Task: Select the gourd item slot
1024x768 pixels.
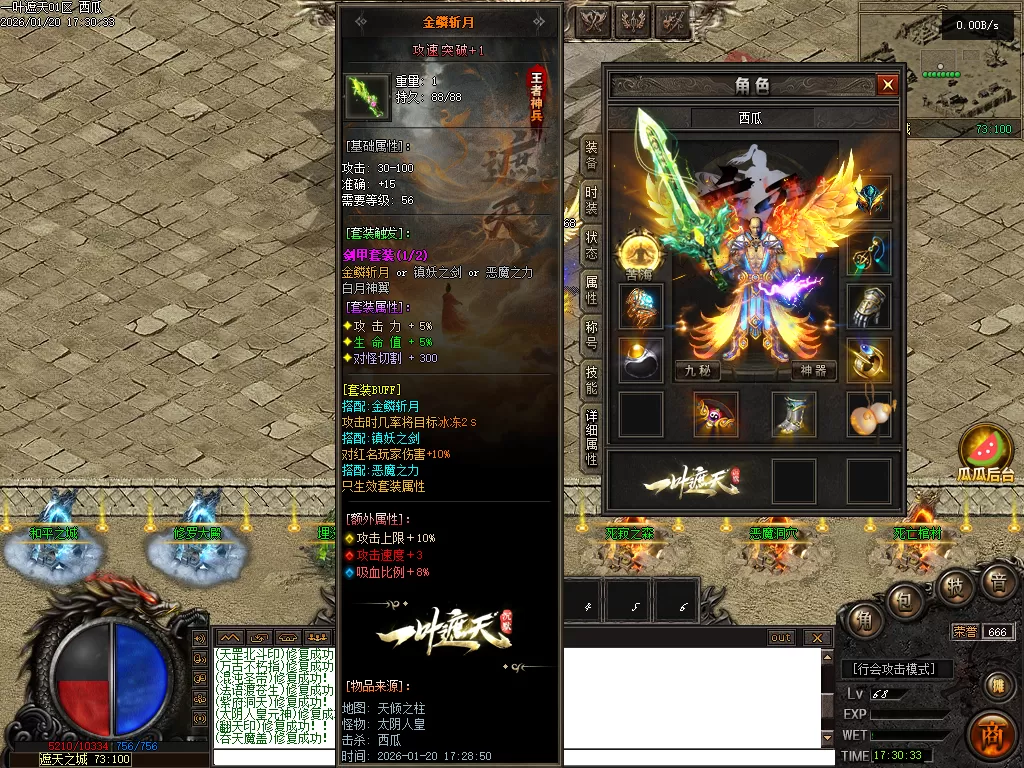Action: [x=869, y=414]
